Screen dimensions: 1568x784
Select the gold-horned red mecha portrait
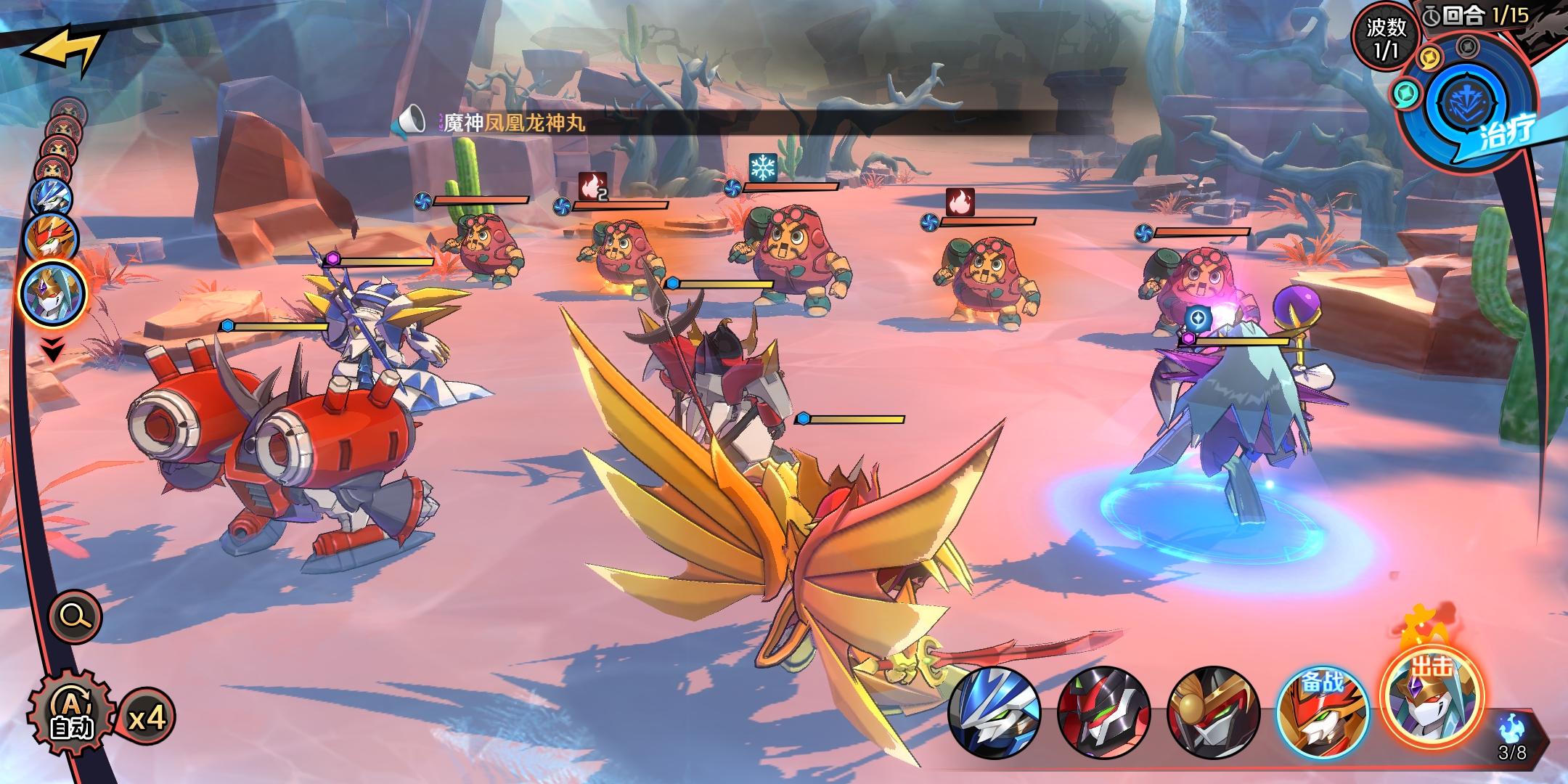1212,714
